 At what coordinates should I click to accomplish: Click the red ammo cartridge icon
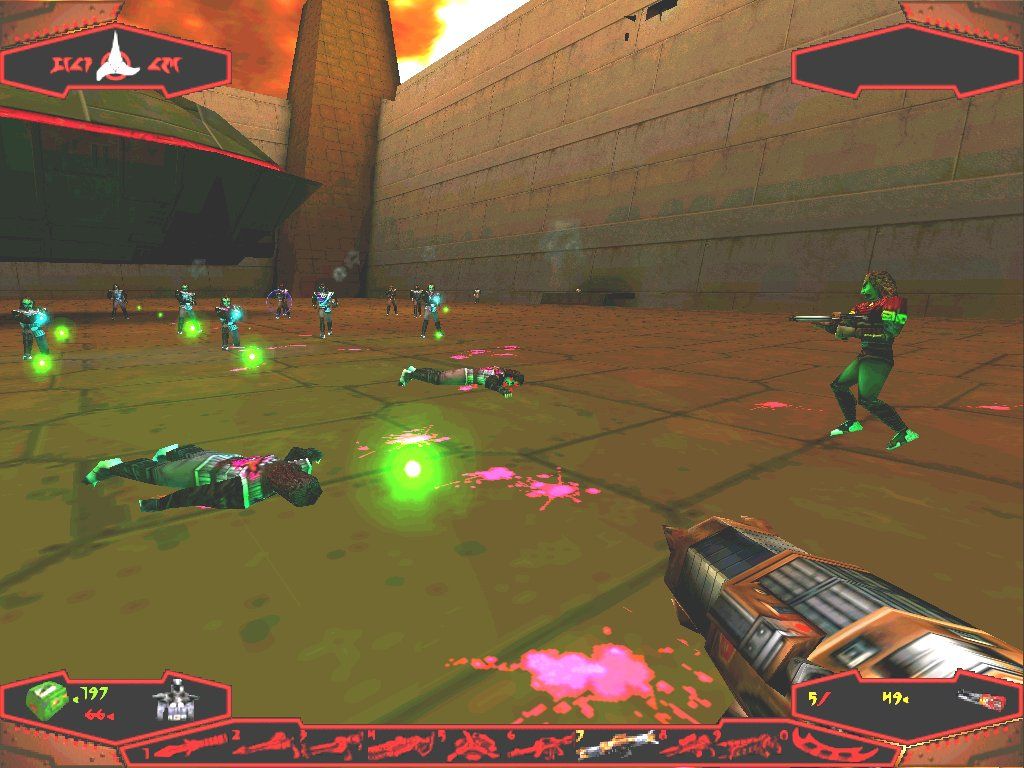coord(980,702)
